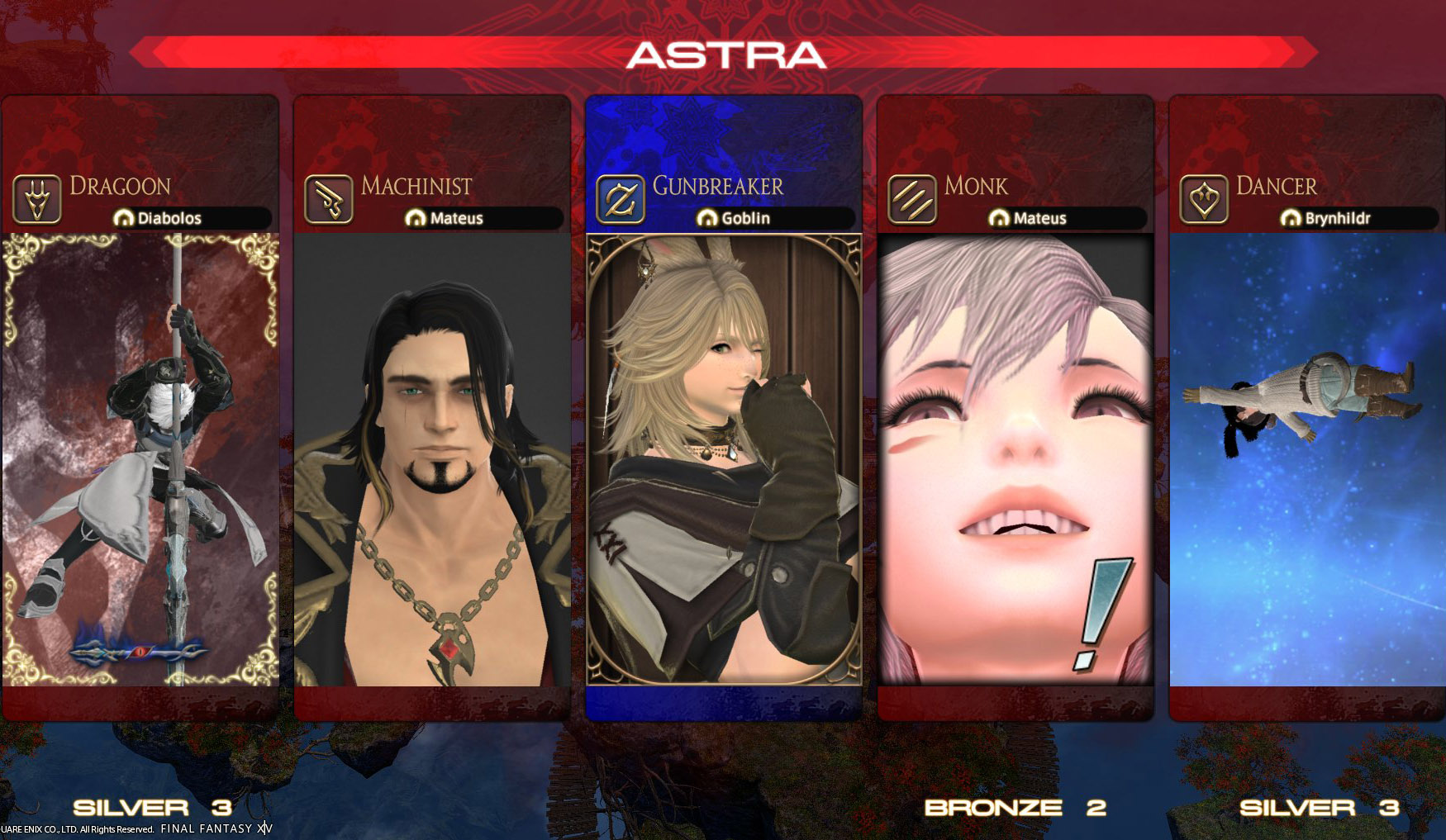The height and width of the screenshot is (840, 1446).
Task: Select the Dancer player card portrait
Action: coord(1306,459)
